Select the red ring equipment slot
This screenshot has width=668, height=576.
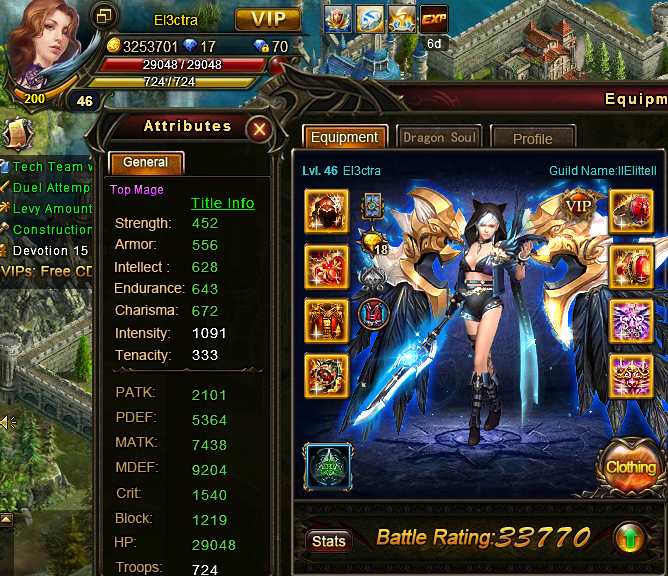click(631, 266)
